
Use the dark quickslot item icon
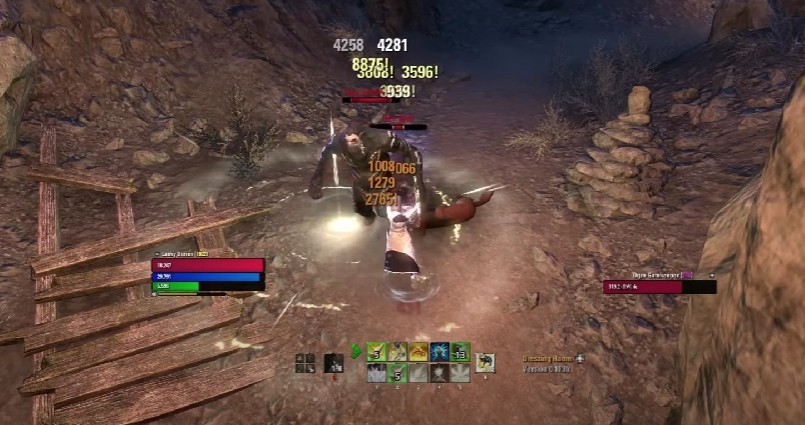pos(334,364)
